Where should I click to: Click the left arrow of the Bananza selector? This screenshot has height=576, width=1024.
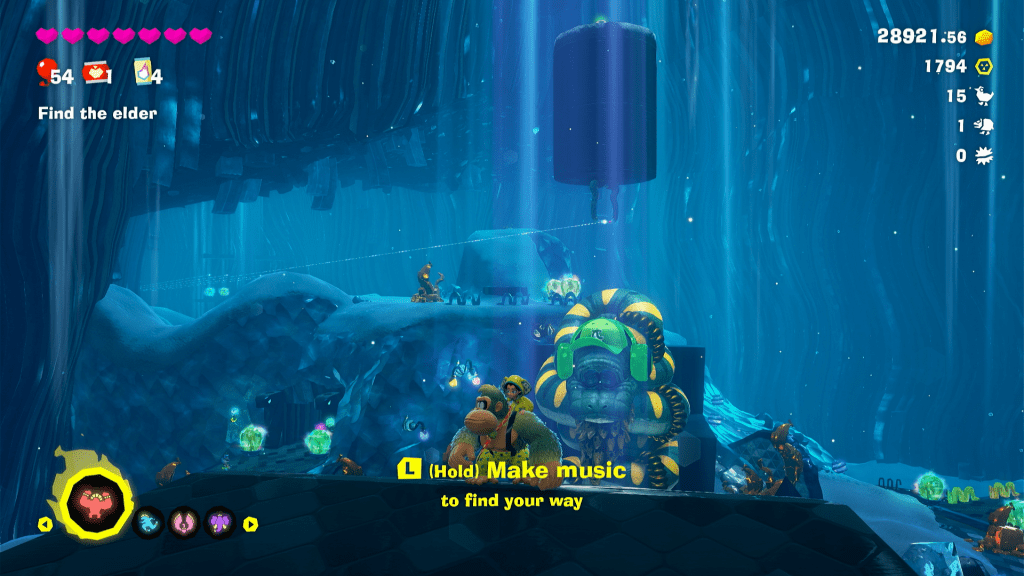44,523
